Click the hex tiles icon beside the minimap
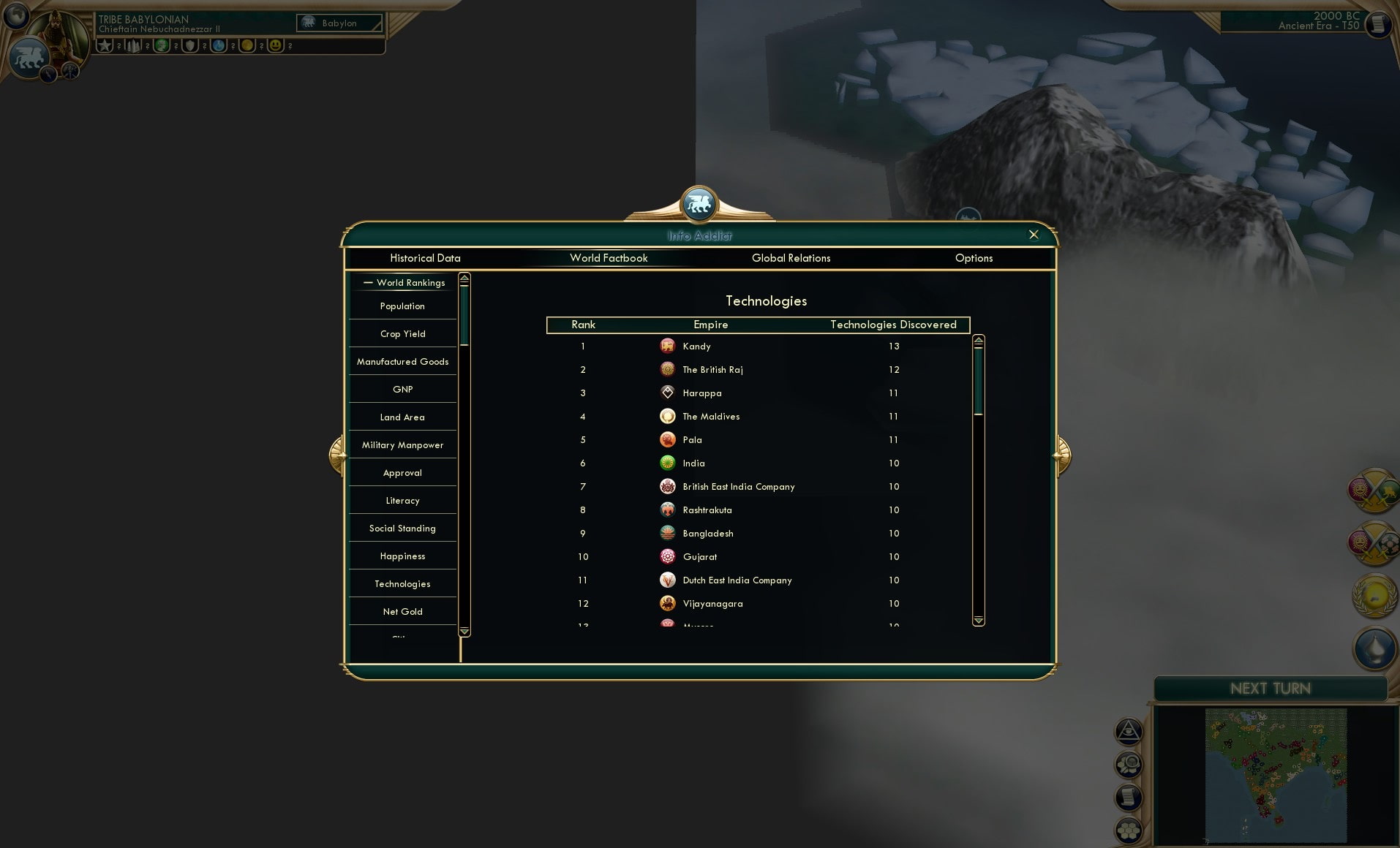This screenshot has width=1400, height=848. (1129, 831)
